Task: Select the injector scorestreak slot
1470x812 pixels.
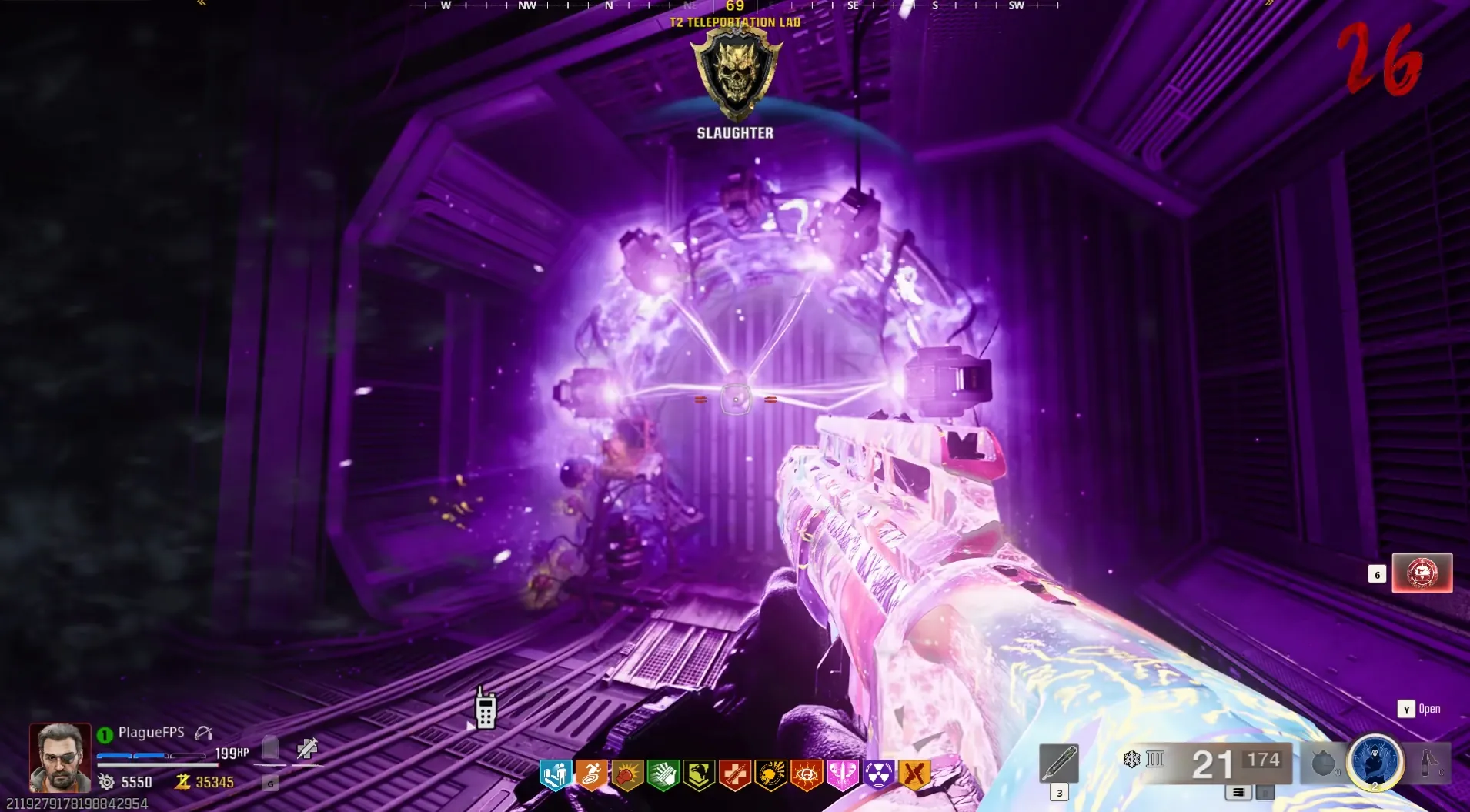Action: tap(1058, 764)
